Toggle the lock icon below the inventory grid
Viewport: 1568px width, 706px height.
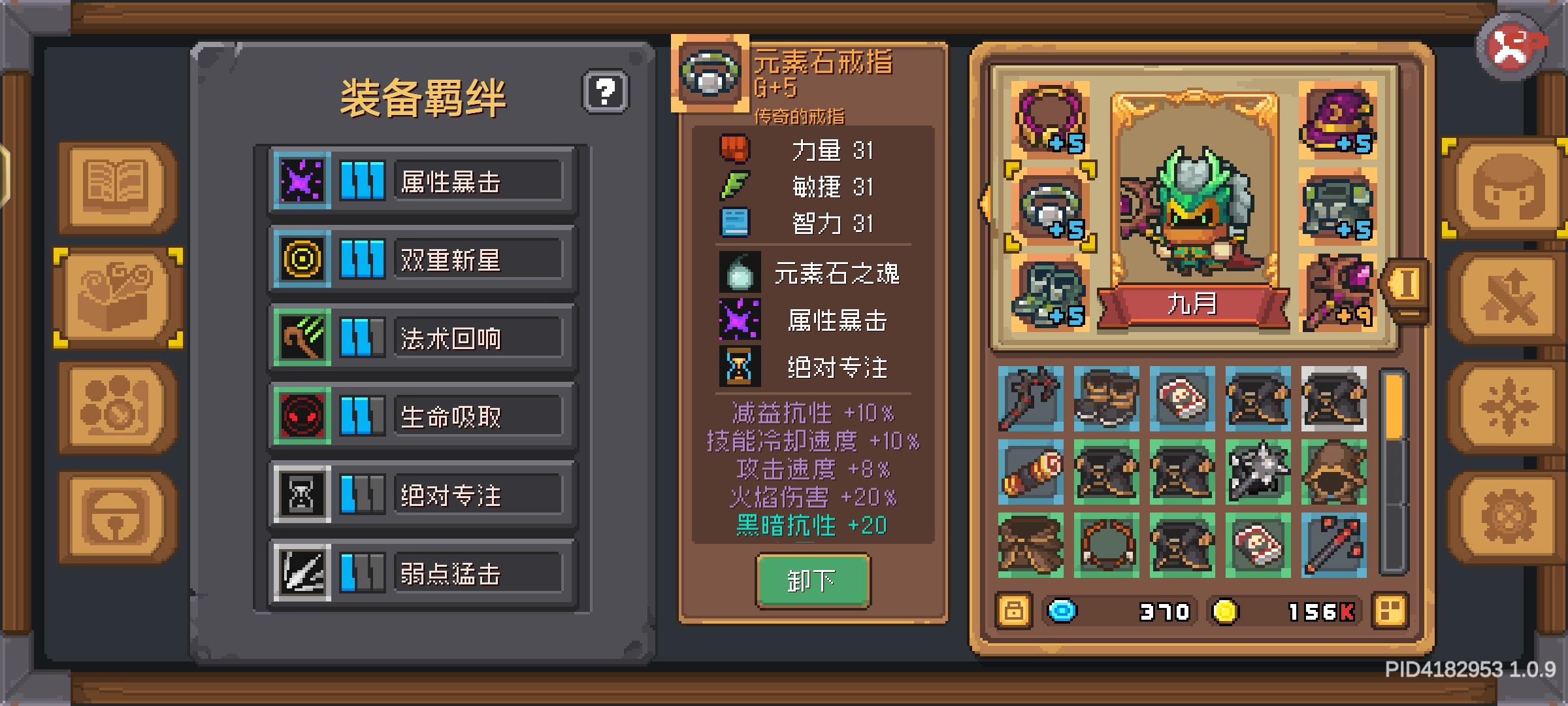(x=1013, y=611)
